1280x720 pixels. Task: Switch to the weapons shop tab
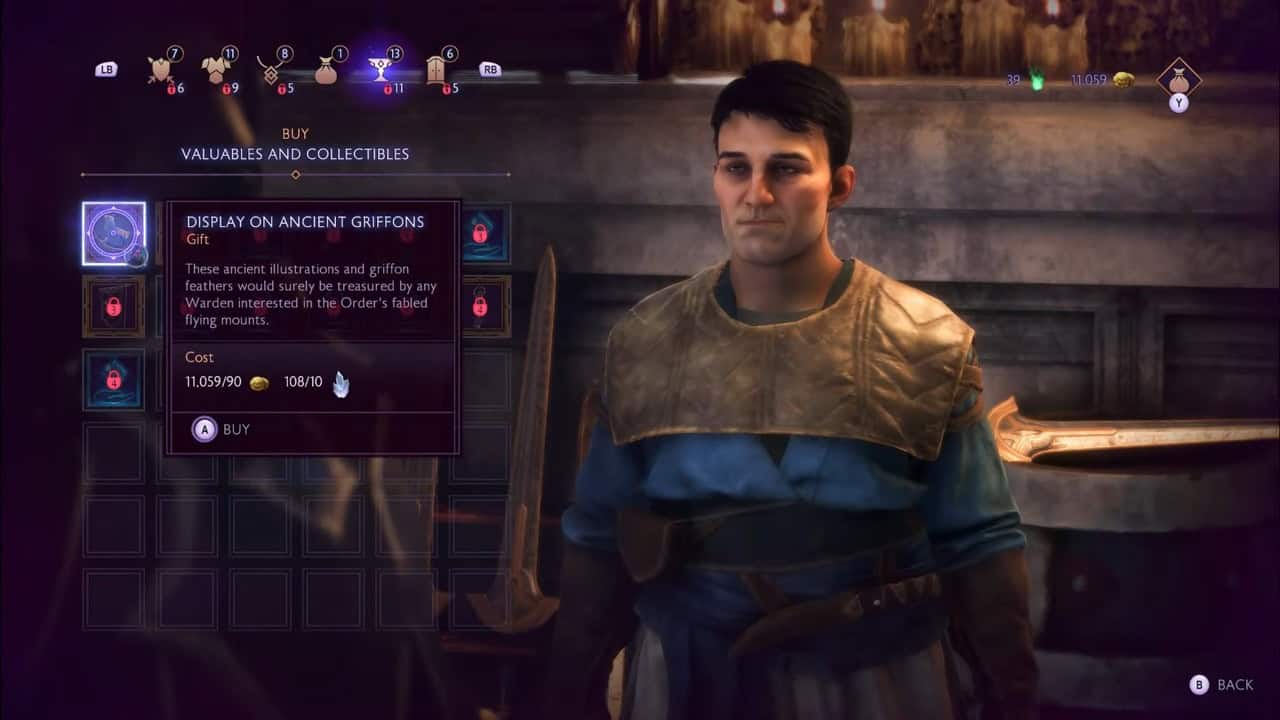tap(159, 69)
